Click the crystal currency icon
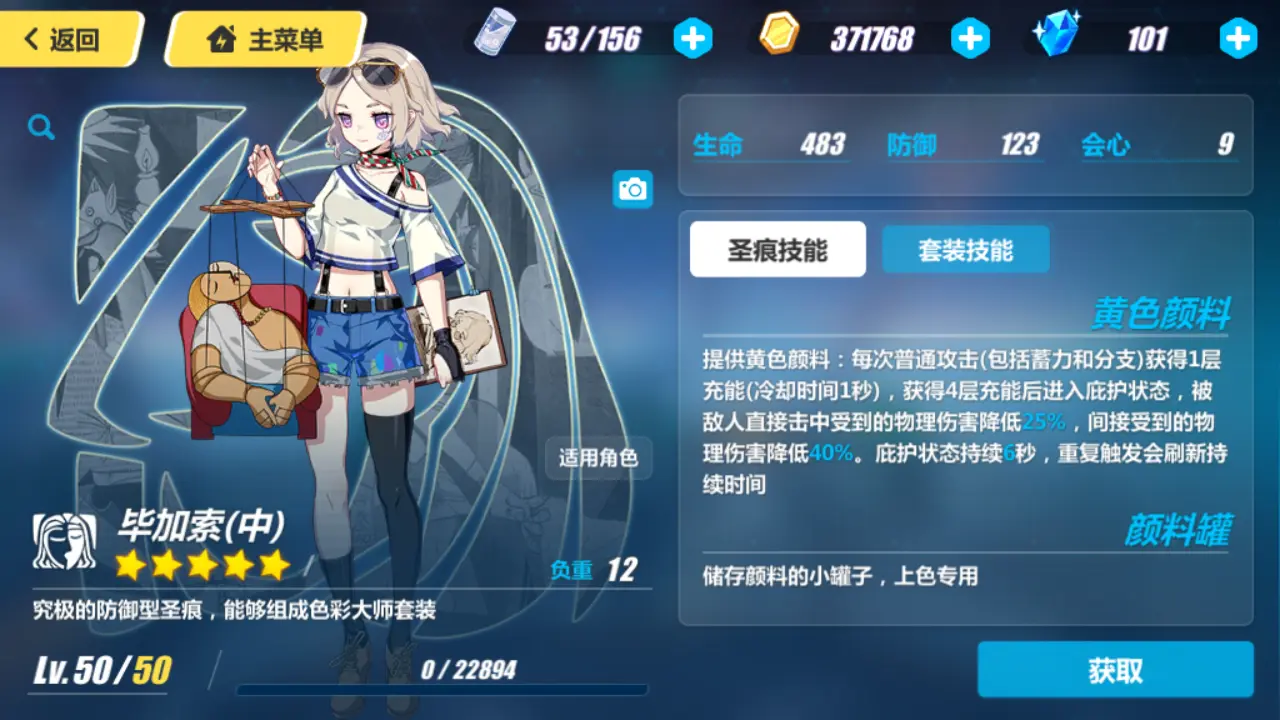 point(1059,33)
